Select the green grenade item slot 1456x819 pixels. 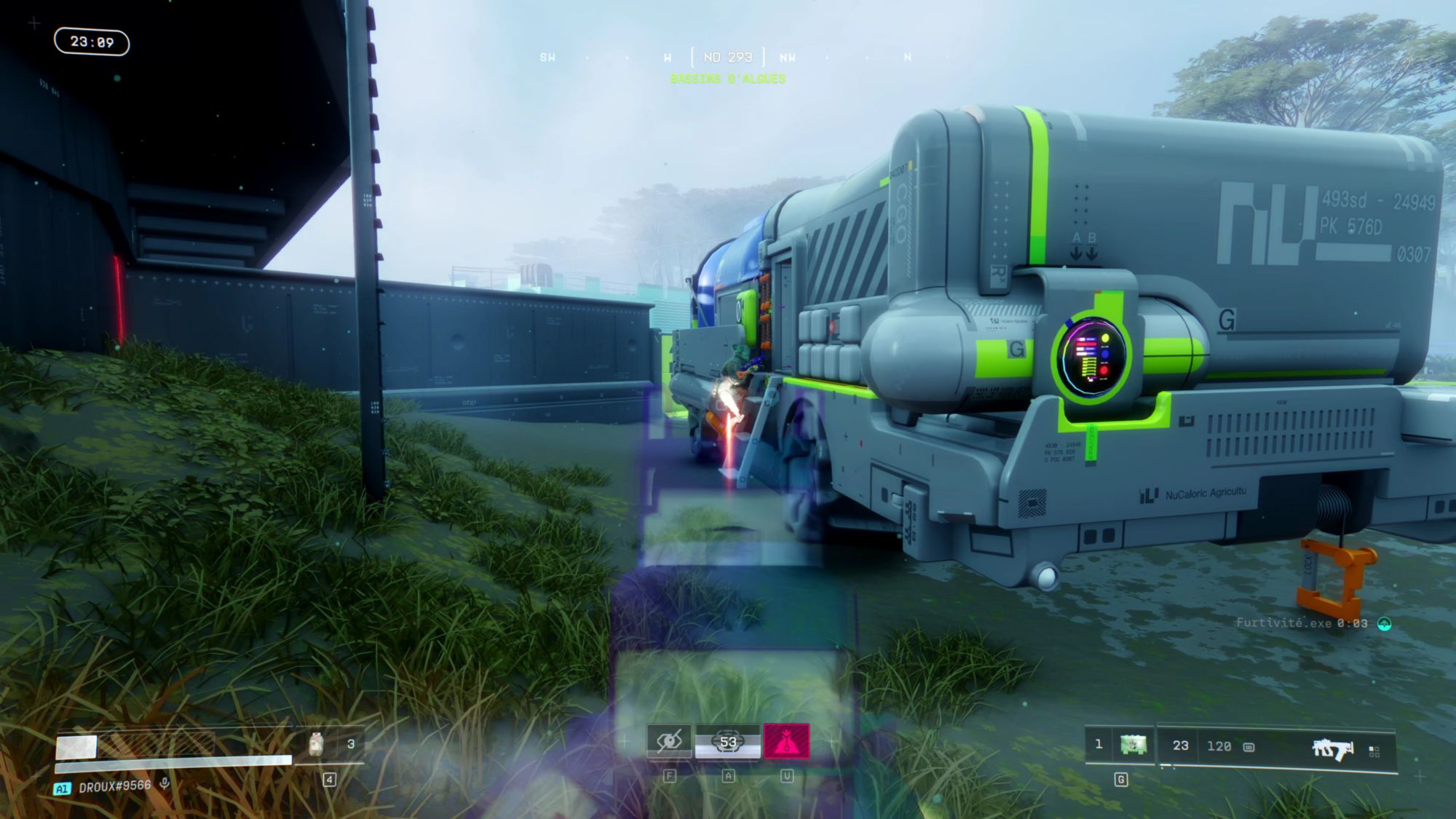pos(1133,745)
